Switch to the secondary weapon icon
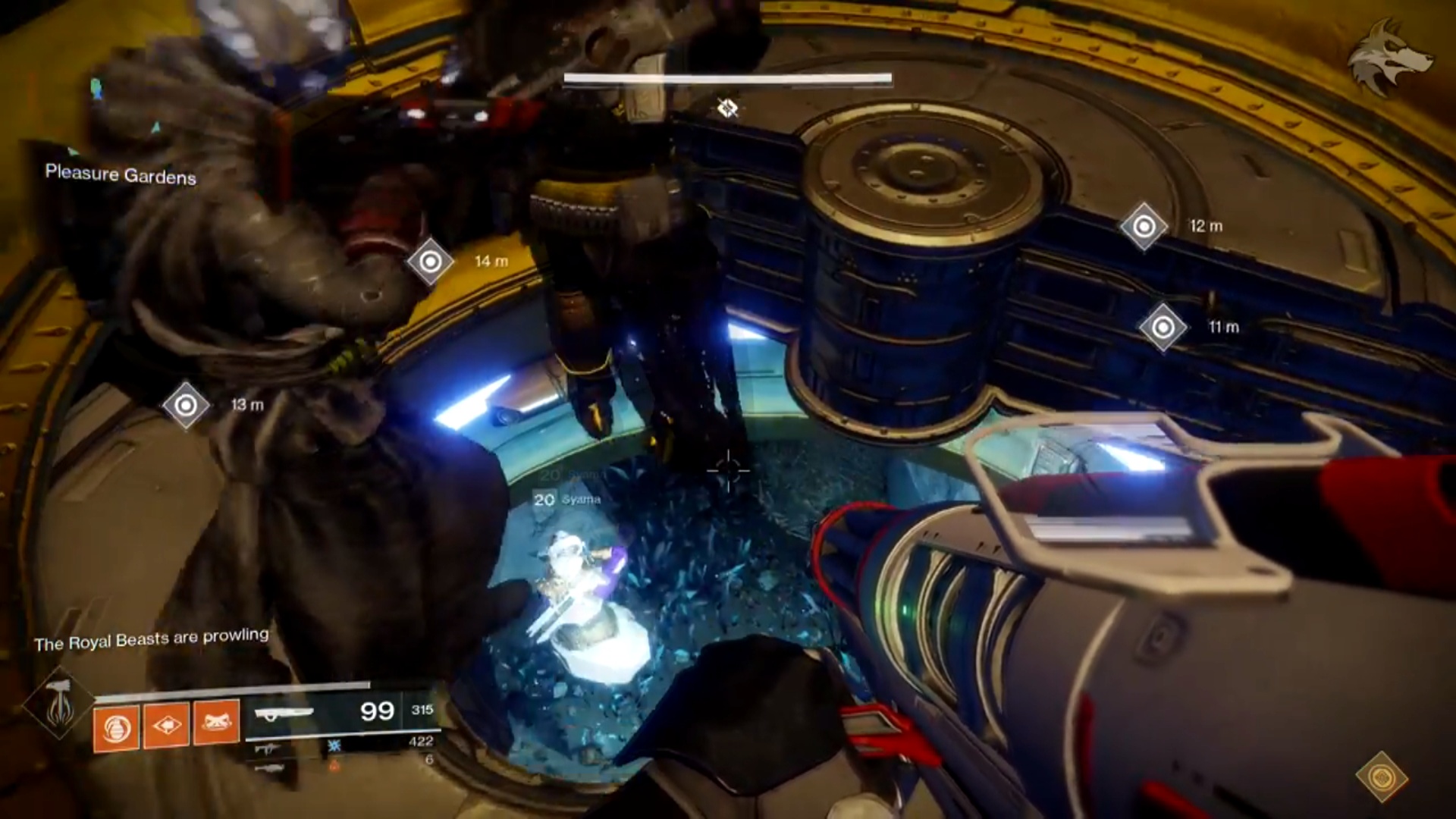Viewport: 1456px width, 819px height. (x=265, y=748)
